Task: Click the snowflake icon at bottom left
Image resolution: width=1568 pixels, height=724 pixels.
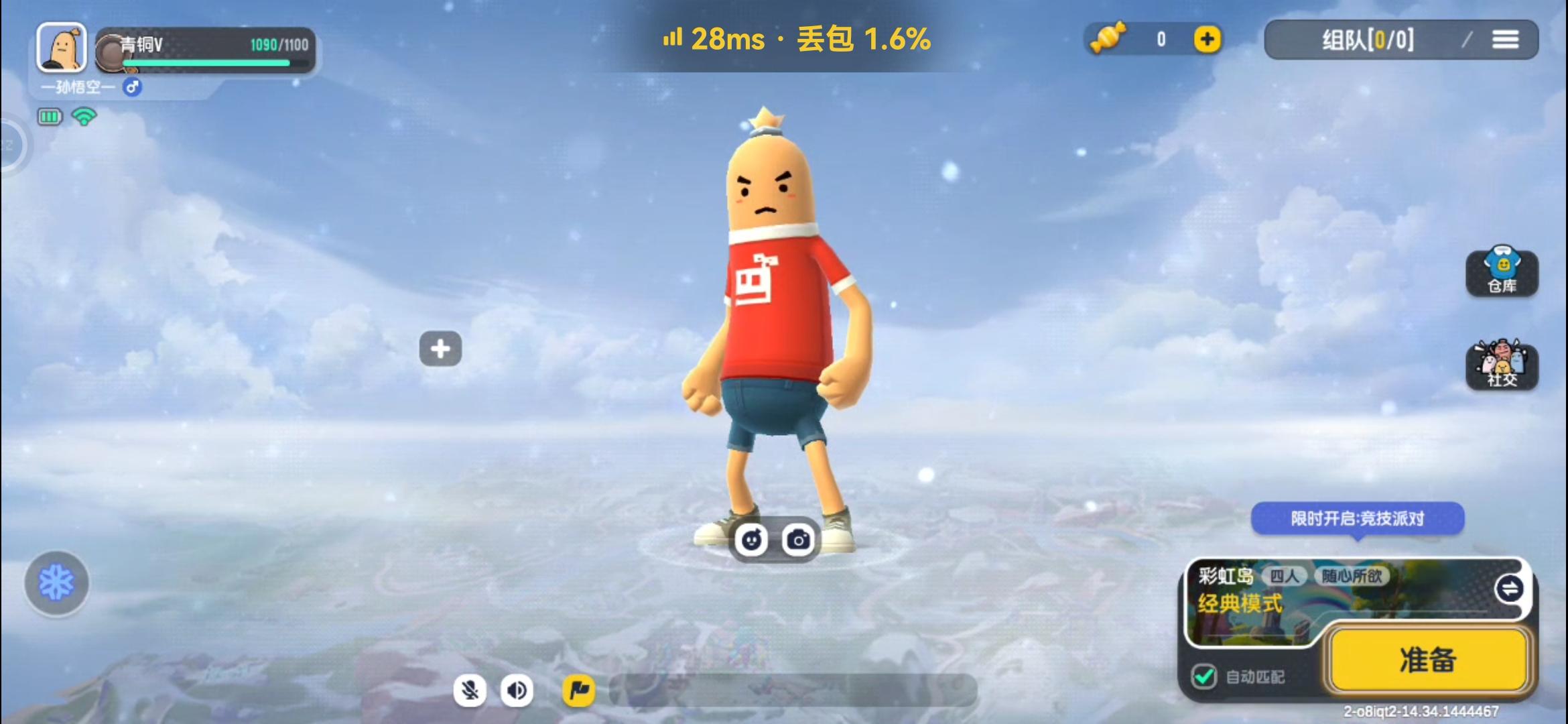Action: tap(56, 583)
